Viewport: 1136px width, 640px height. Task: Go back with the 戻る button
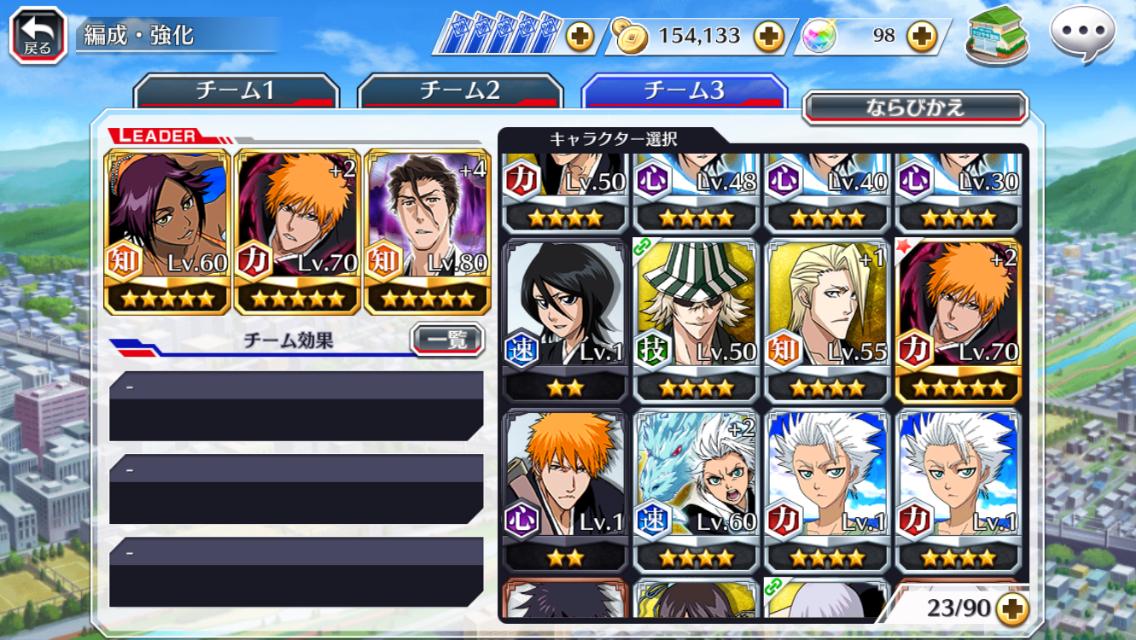pos(38,35)
